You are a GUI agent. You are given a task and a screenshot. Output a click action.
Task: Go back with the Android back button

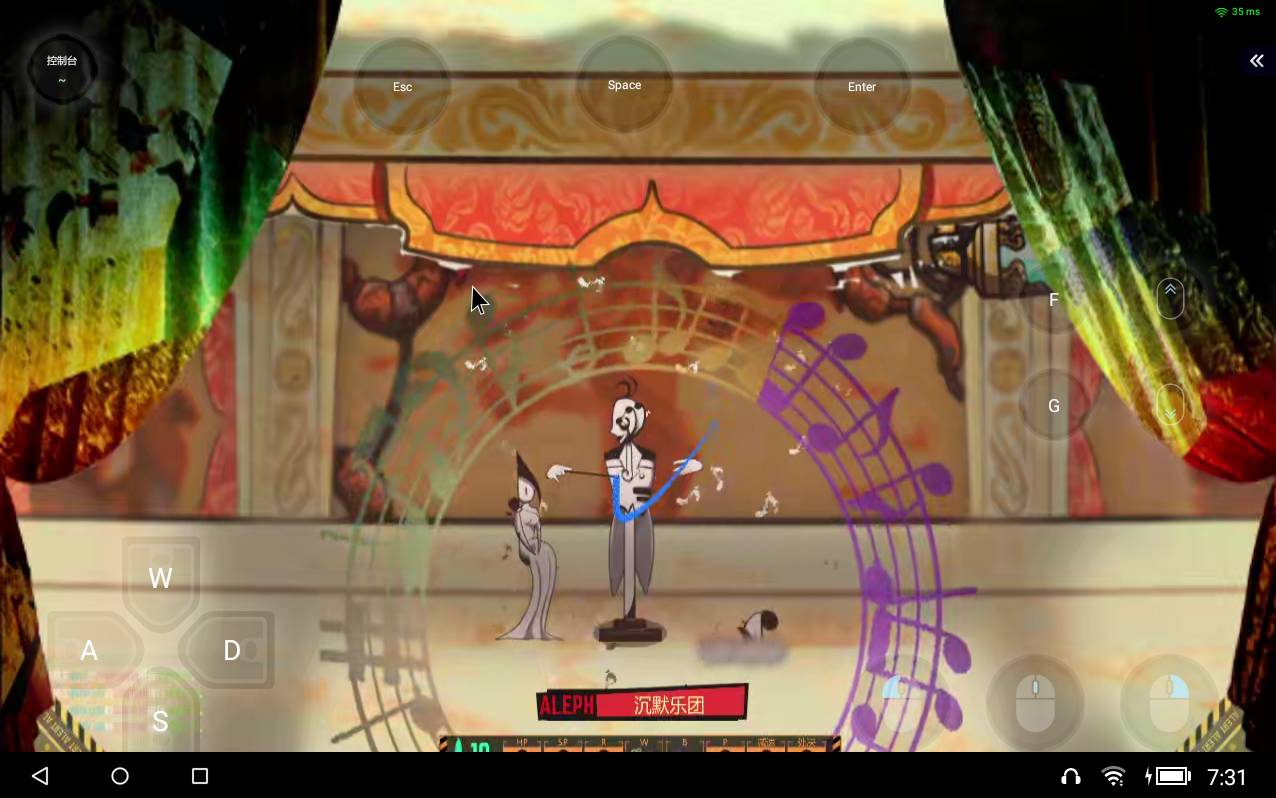pyautogui.click(x=40, y=776)
